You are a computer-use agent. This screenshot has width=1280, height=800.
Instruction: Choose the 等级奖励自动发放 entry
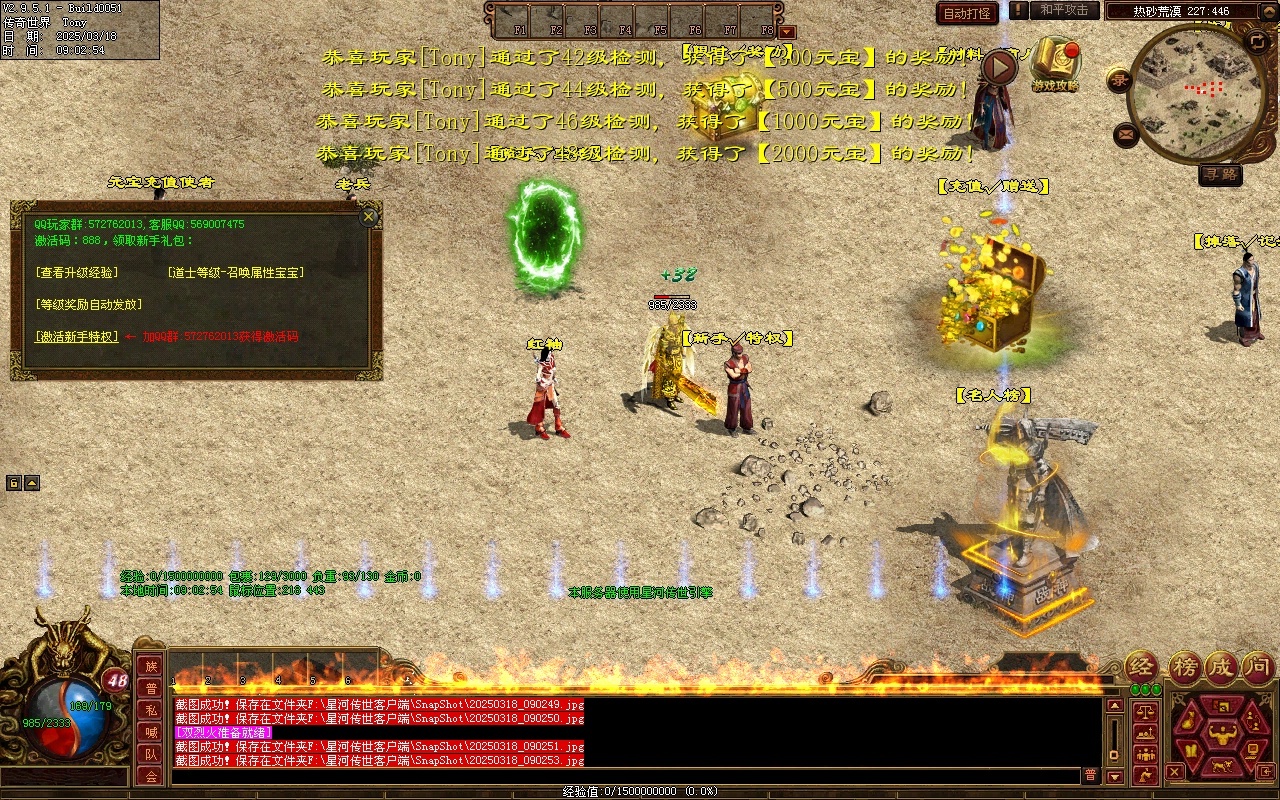click(88, 304)
